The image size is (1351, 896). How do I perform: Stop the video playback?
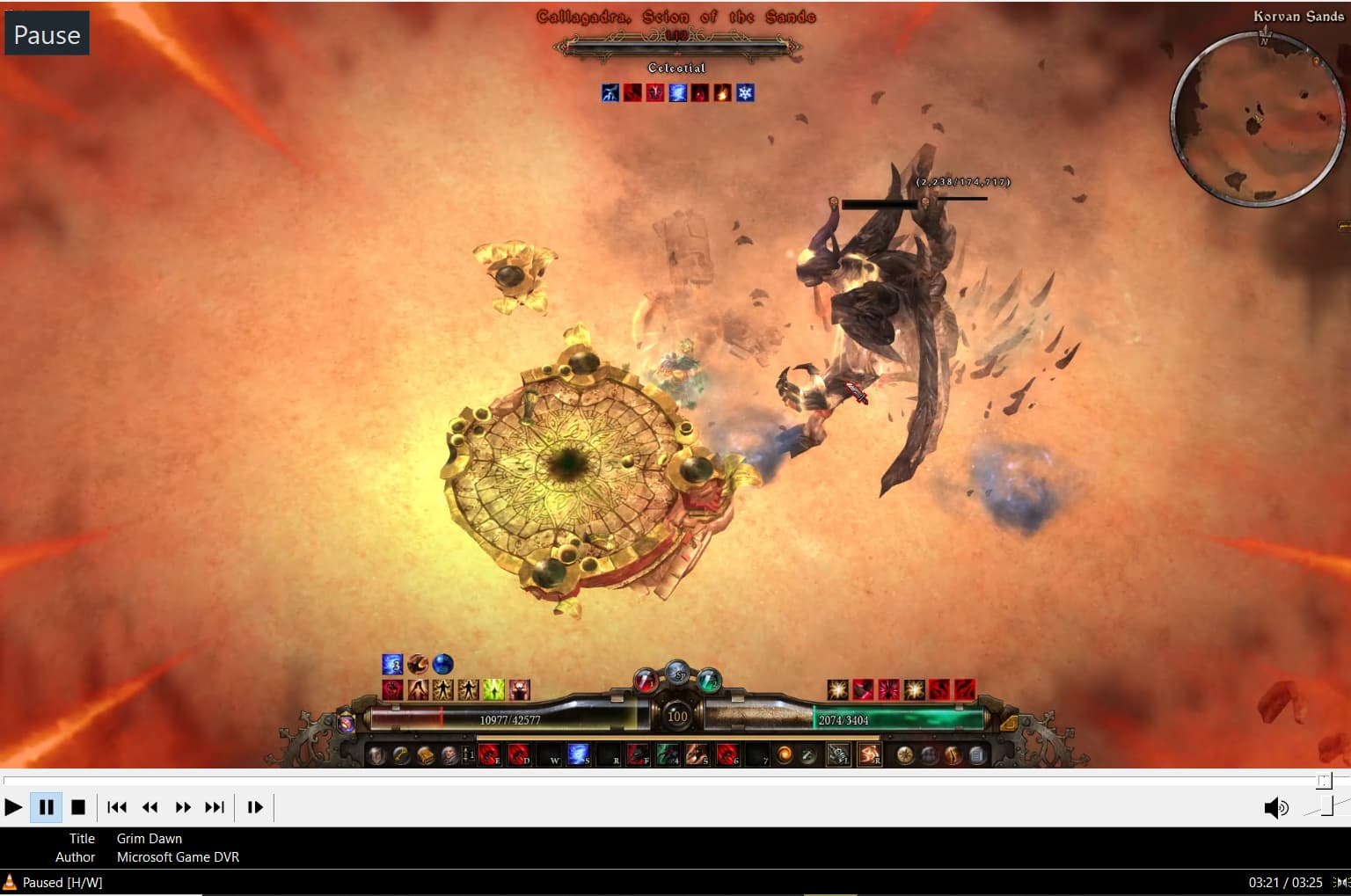click(78, 806)
